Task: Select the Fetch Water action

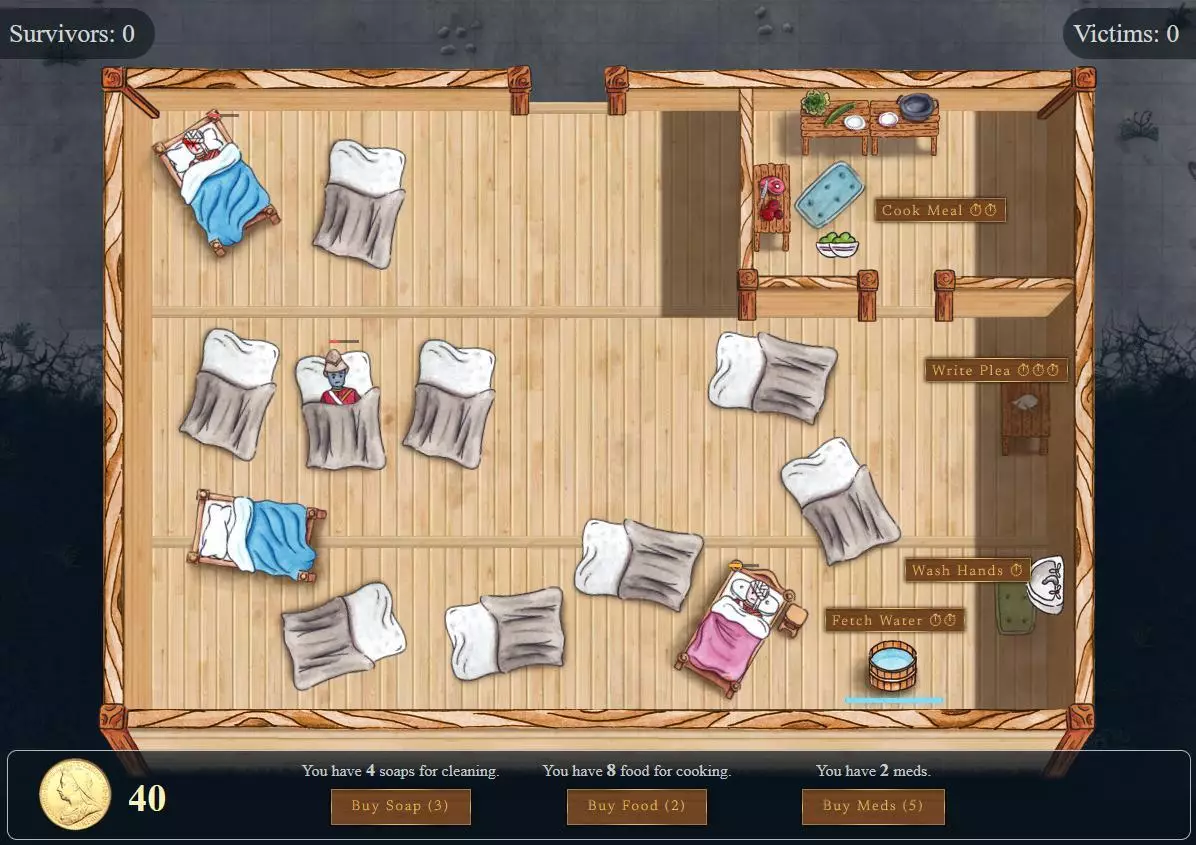Action: [x=894, y=620]
